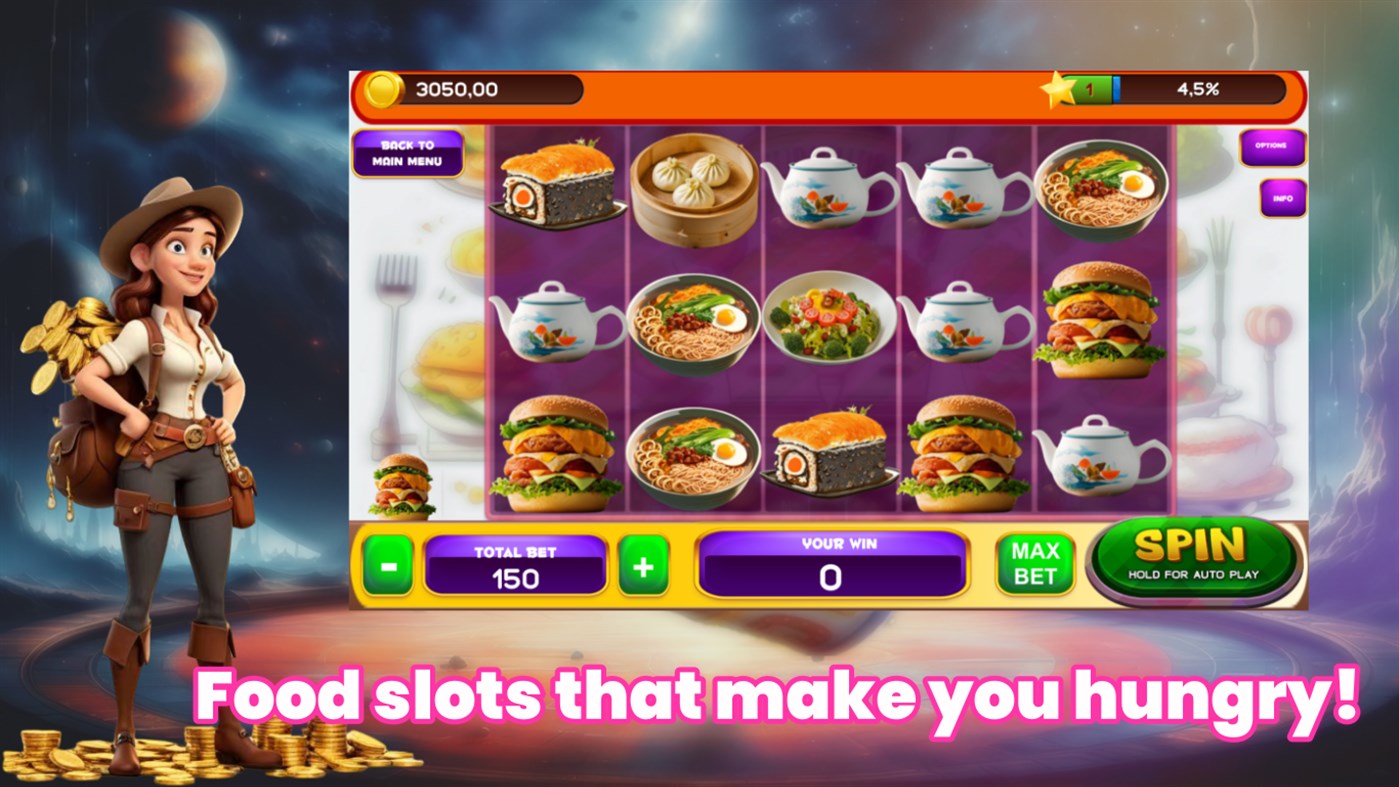Click the Total Bet amount field
The width and height of the screenshot is (1399, 787).
[x=515, y=564]
